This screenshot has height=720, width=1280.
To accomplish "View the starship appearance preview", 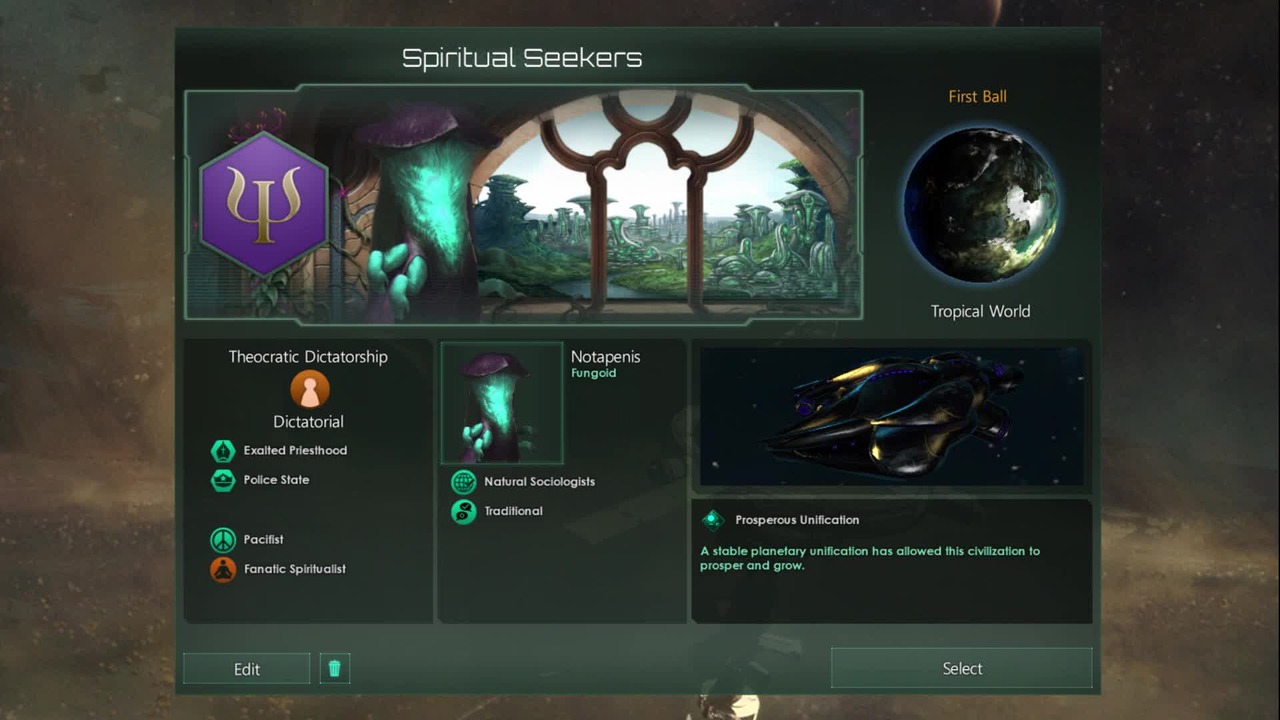I will coord(891,416).
